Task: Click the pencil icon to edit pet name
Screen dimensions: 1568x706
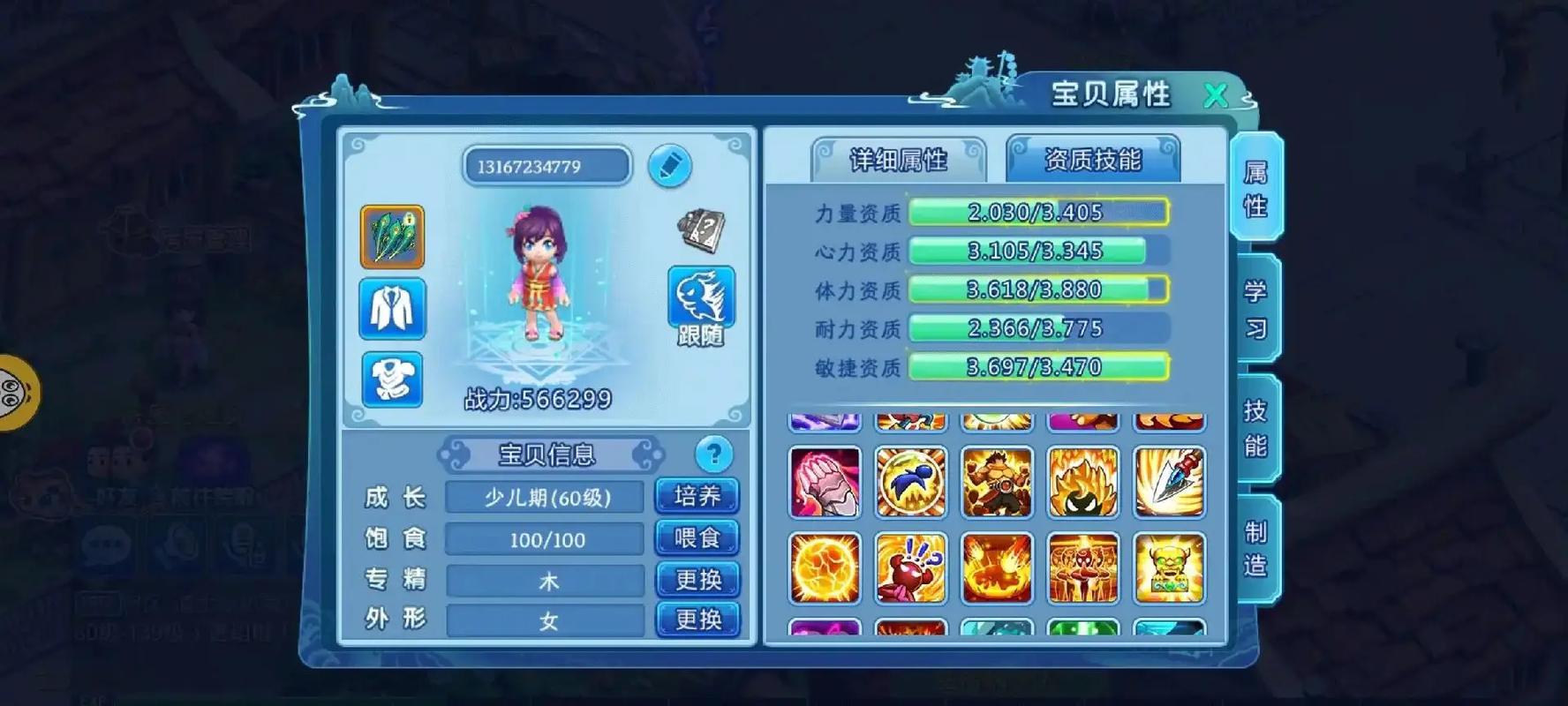Action: tap(670, 166)
